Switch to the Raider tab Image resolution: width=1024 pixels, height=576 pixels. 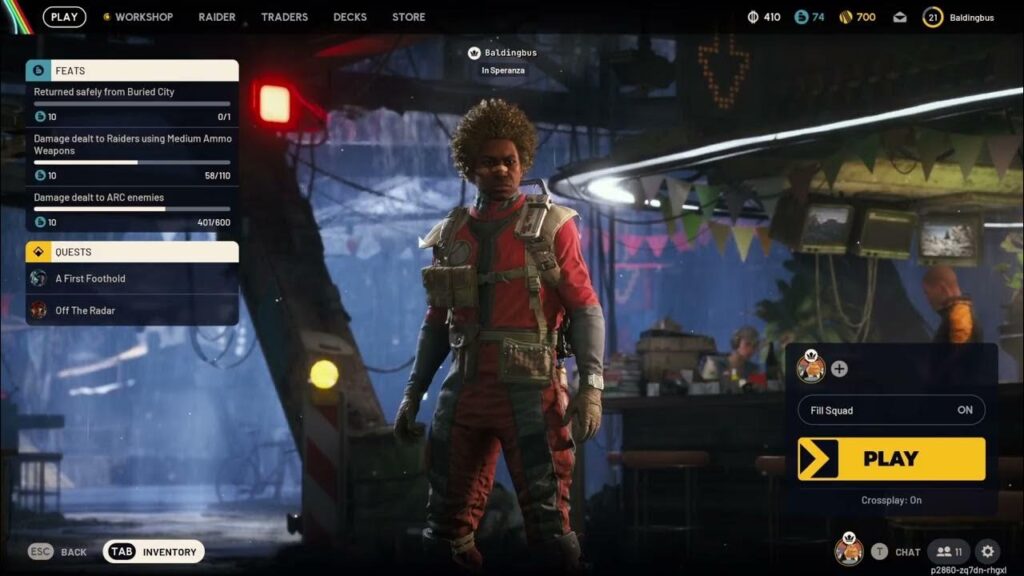(x=217, y=17)
